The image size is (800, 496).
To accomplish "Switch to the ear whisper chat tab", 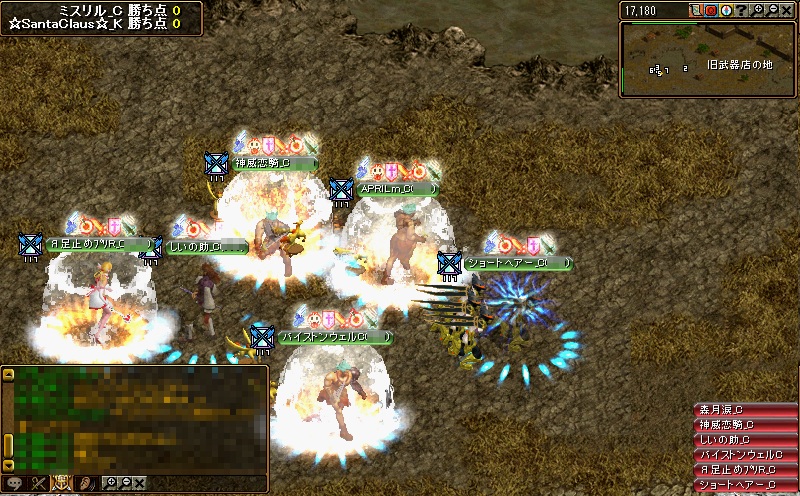I will (x=84, y=483).
